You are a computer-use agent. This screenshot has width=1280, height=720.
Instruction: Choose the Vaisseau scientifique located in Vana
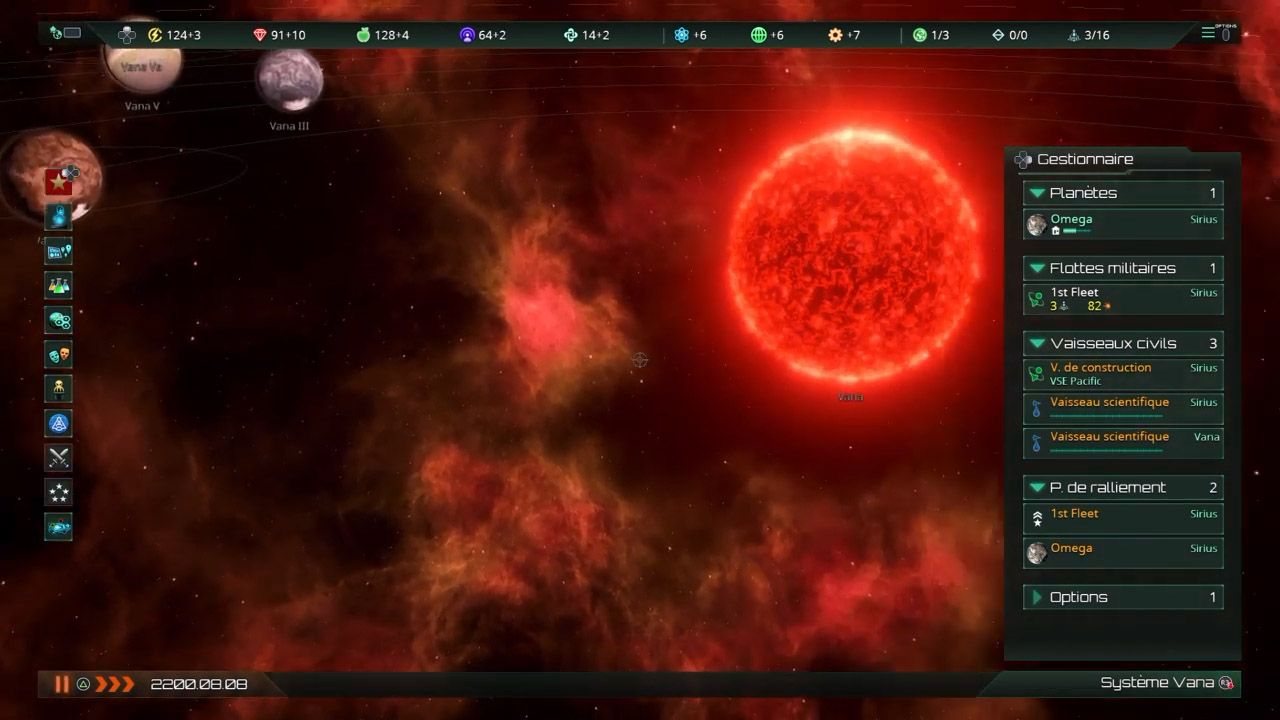tap(1122, 442)
